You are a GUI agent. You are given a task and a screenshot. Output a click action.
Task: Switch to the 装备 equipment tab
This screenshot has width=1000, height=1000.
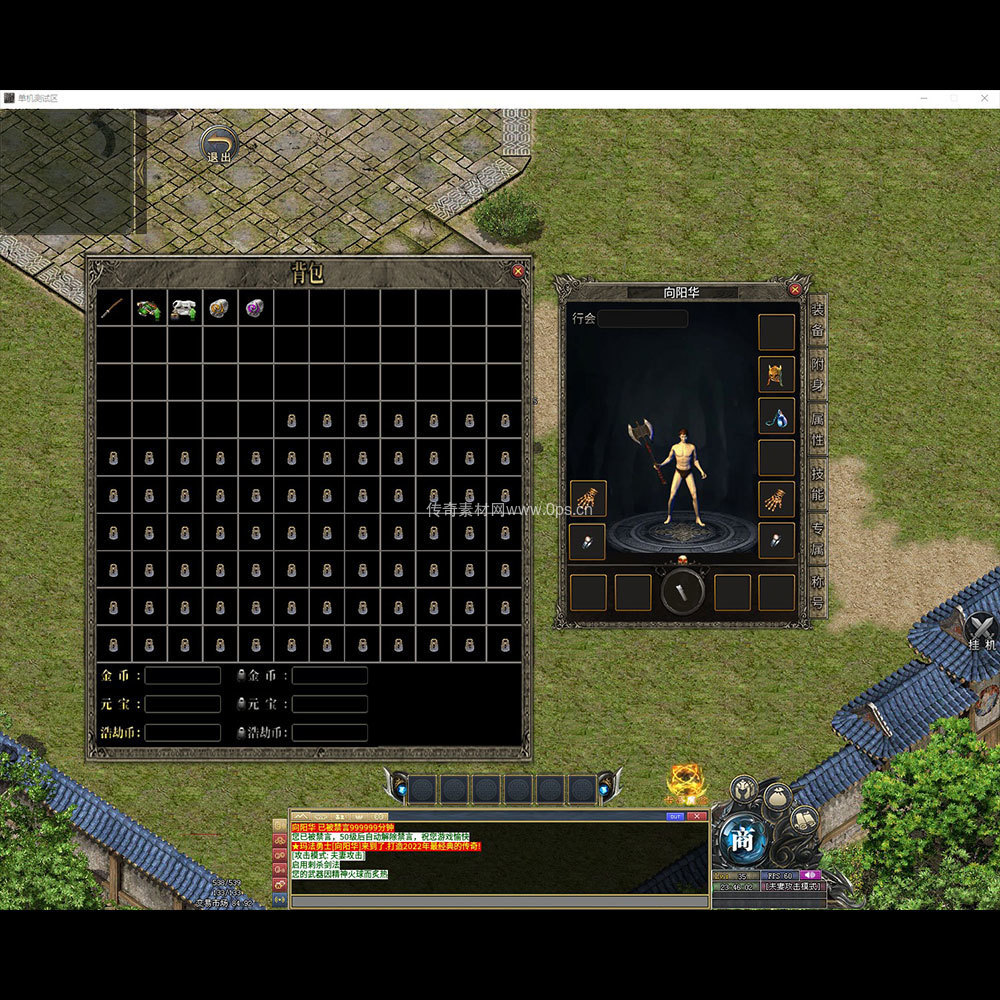[818, 320]
